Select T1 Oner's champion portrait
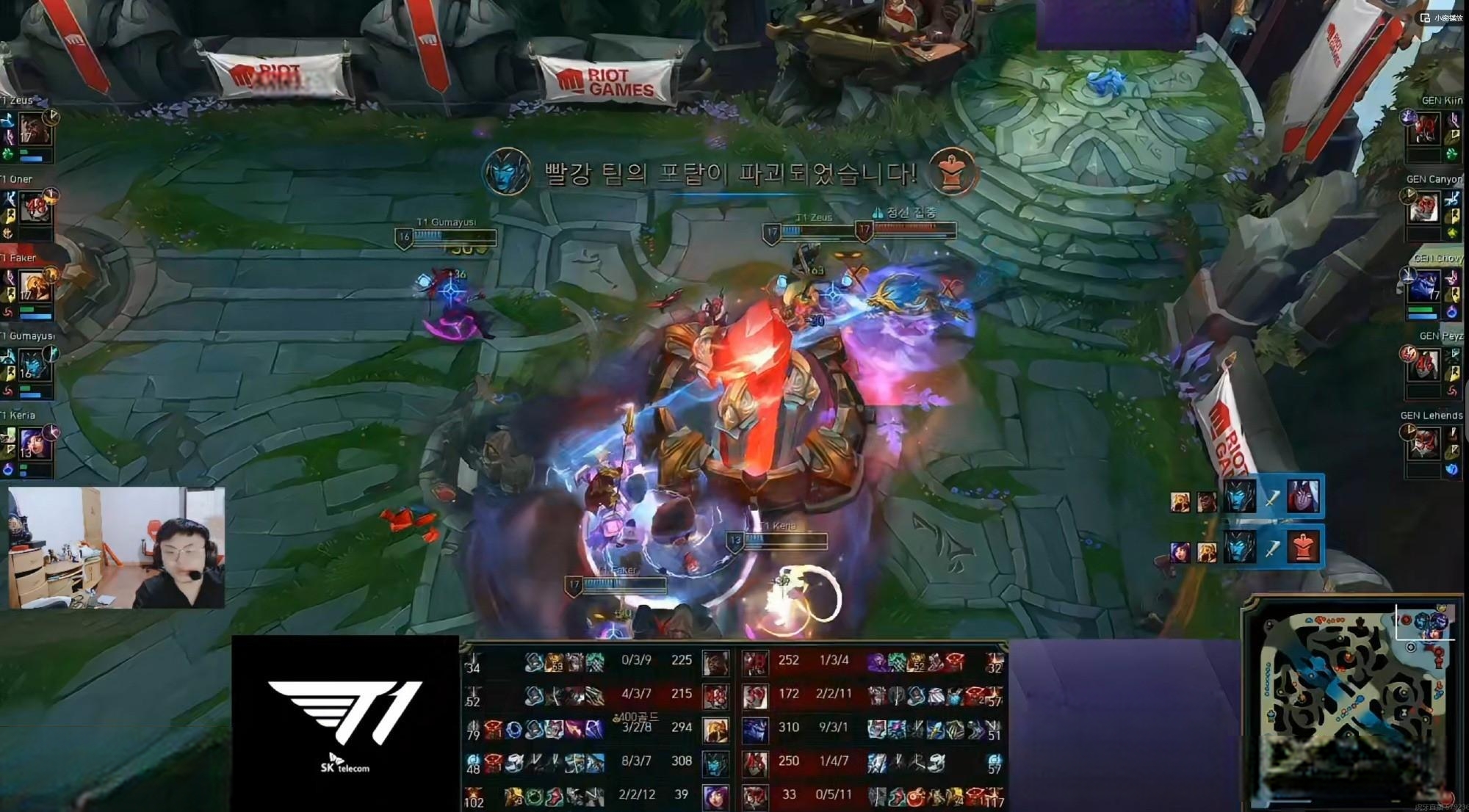The image size is (1469, 812). 35,209
